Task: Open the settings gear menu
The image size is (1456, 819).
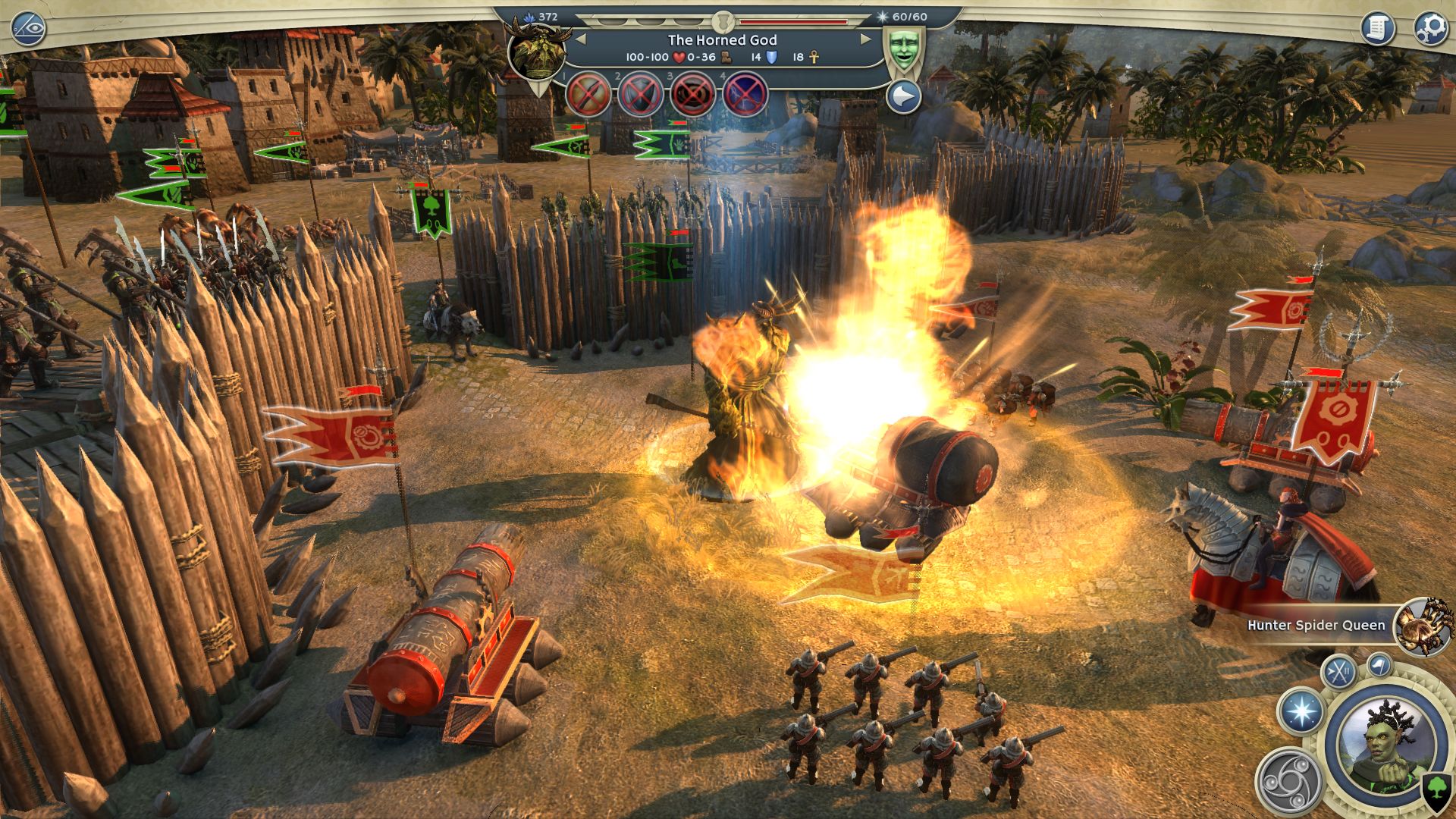Action: (x=1430, y=29)
